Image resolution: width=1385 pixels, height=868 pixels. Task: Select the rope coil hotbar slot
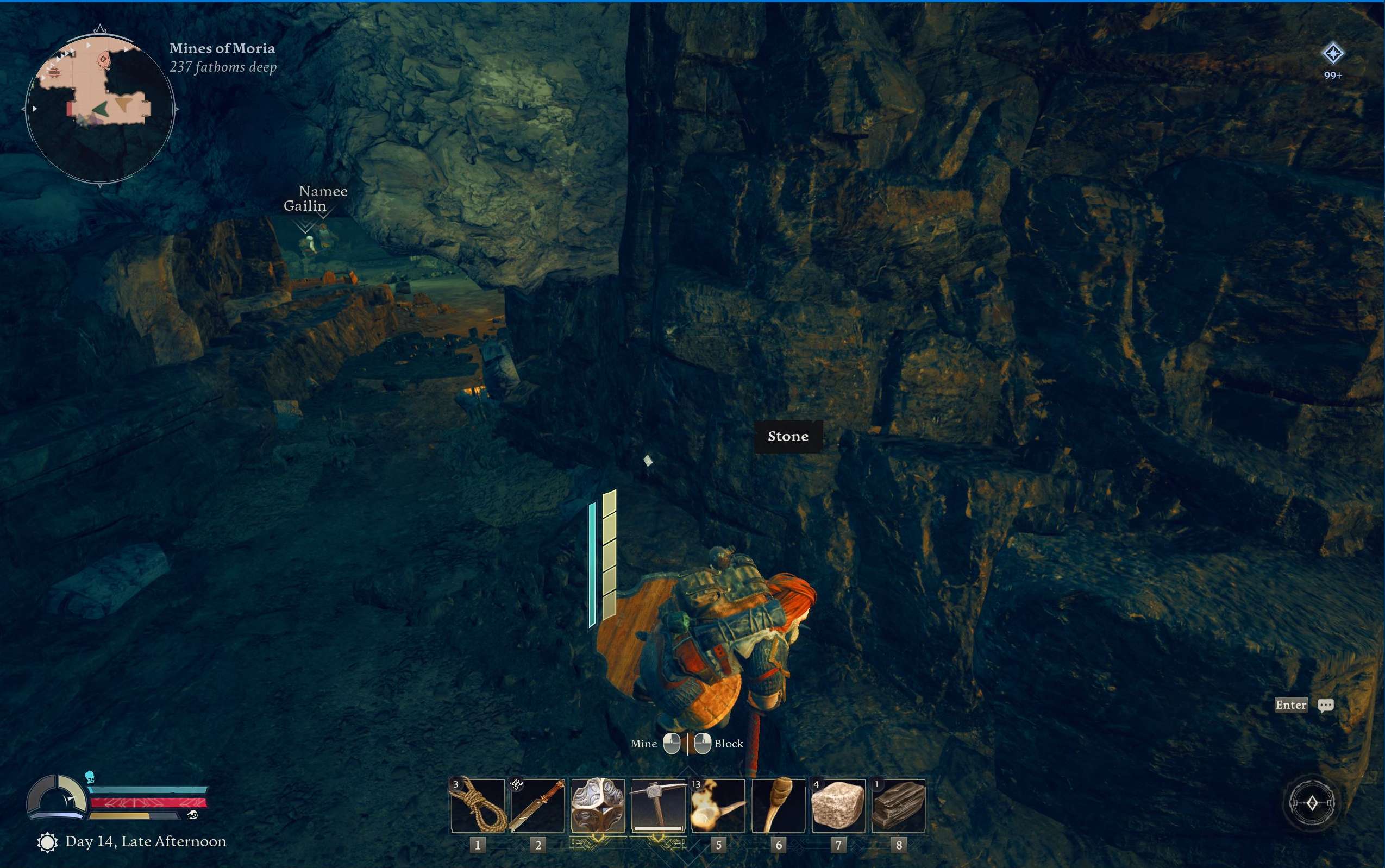[478, 806]
